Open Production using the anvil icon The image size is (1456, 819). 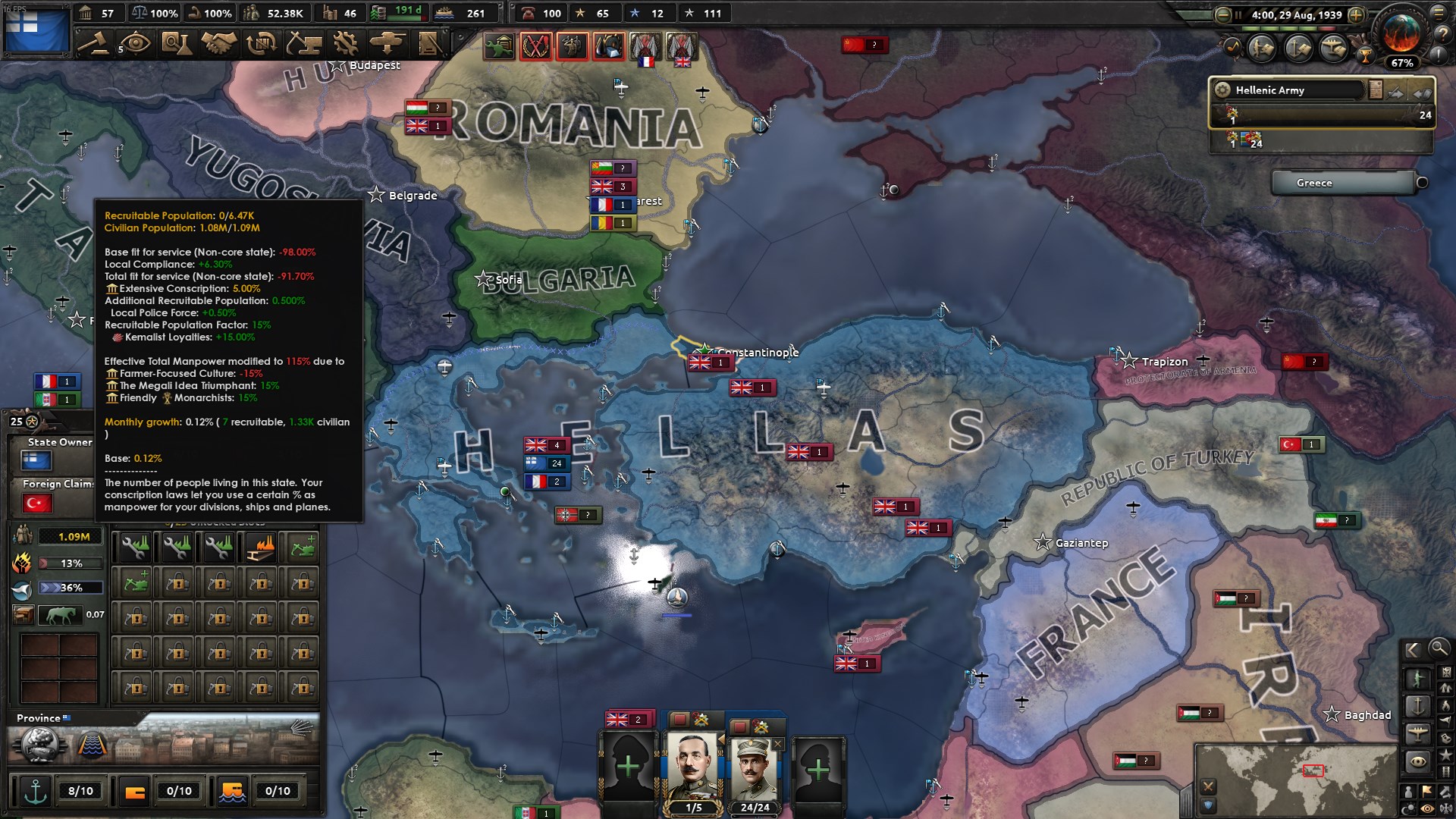click(x=305, y=45)
